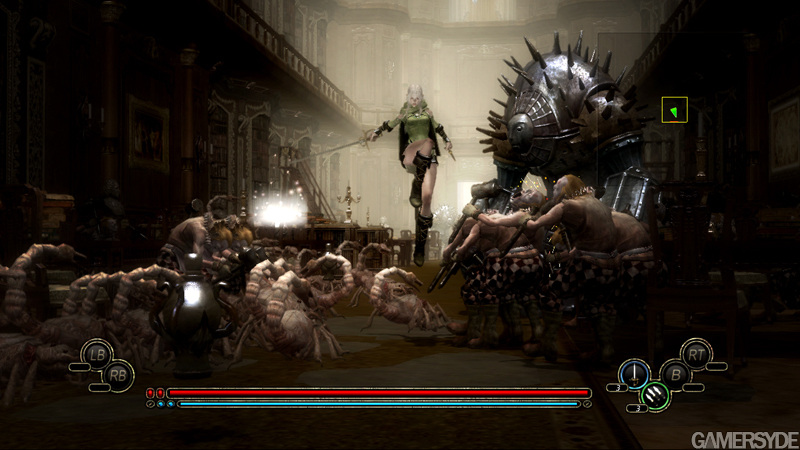Click the yellow-framed green arrow radar marker
Viewport: 800px width, 450px height.
(x=675, y=110)
